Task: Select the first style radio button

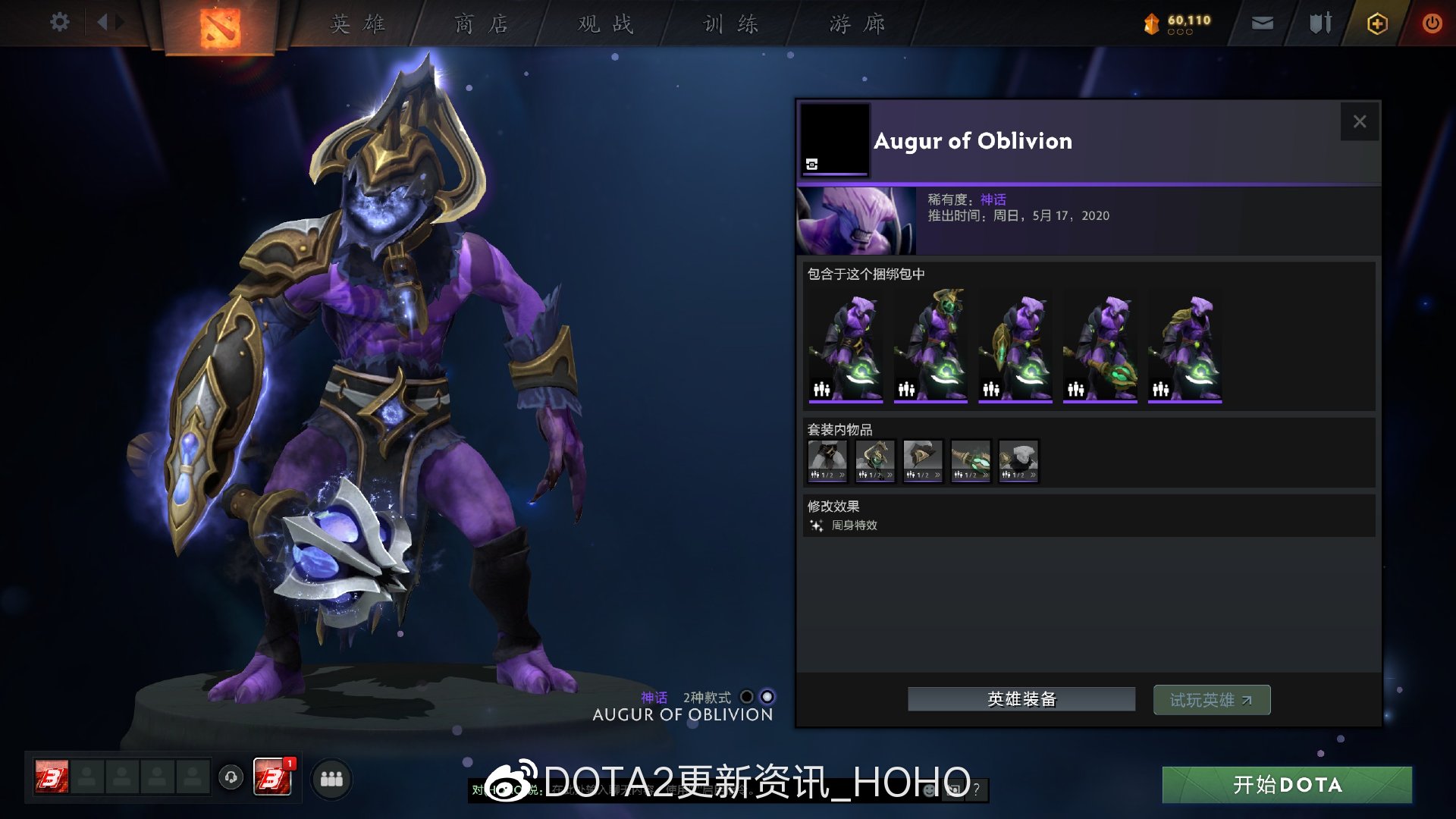Action: [x=747, y=695]
